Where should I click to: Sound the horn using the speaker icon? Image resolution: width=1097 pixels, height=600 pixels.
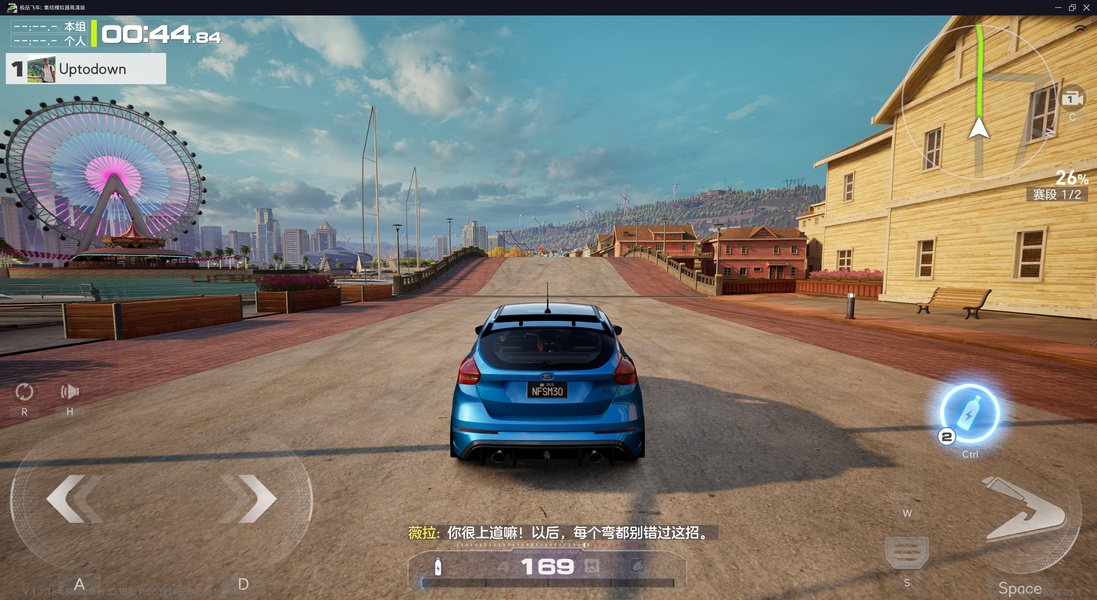click(70, 392)
